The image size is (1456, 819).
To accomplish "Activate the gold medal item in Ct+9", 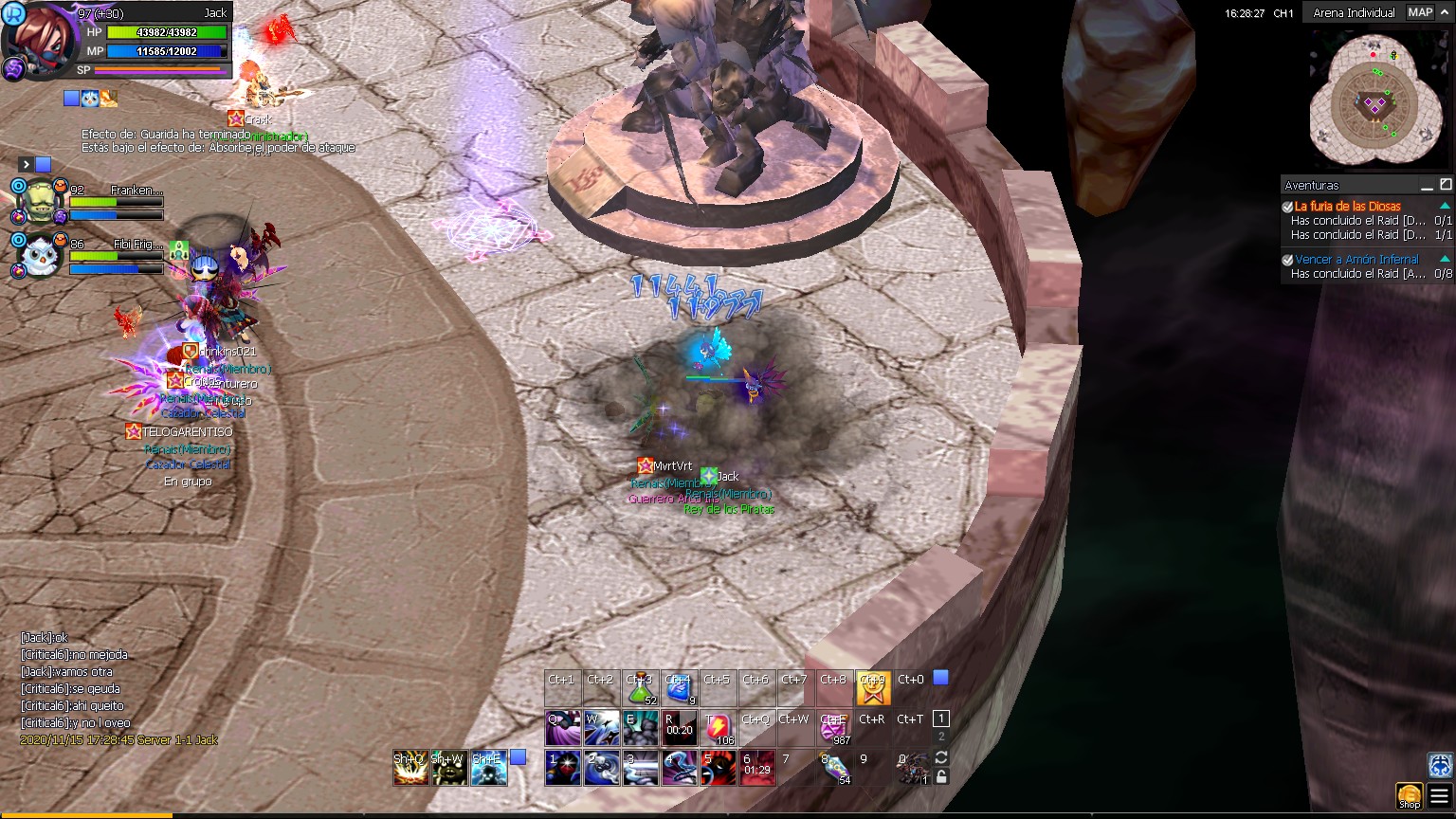I will point(872,688).
